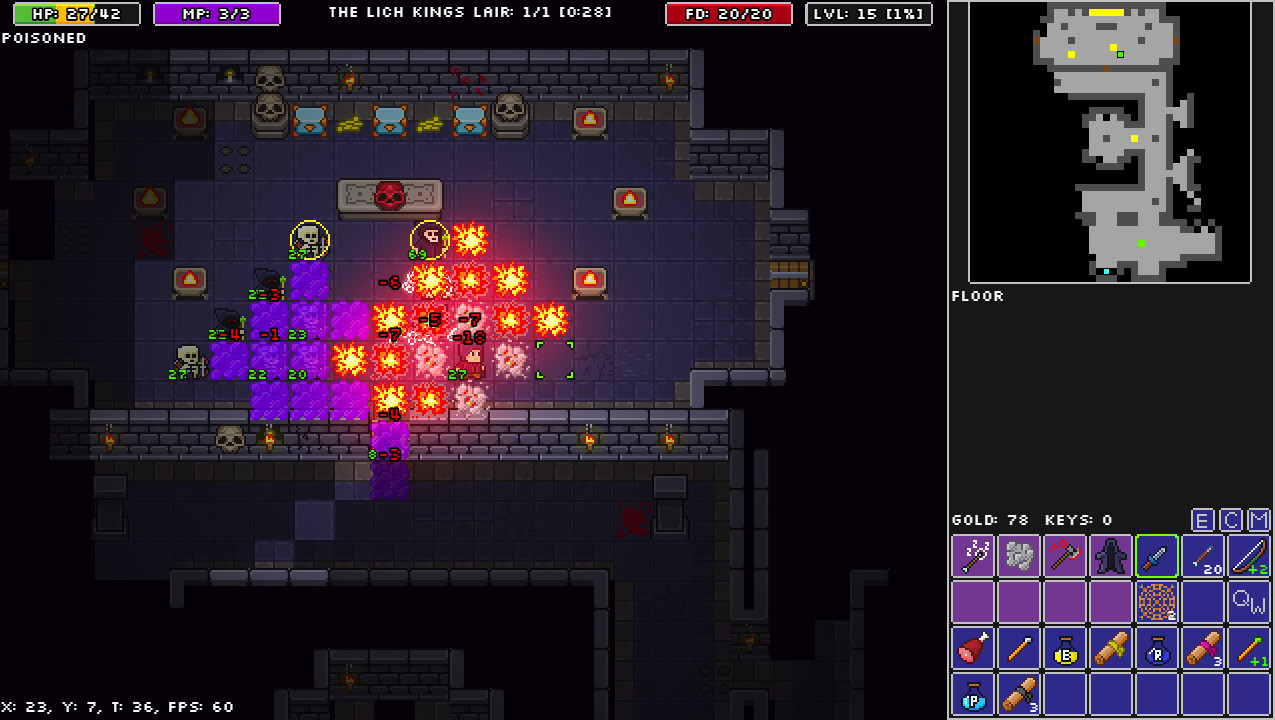The width and height of the screenshot is (1275, 720).
Task: Drink the yellow E potion
Action: [x=1065, y=648]
